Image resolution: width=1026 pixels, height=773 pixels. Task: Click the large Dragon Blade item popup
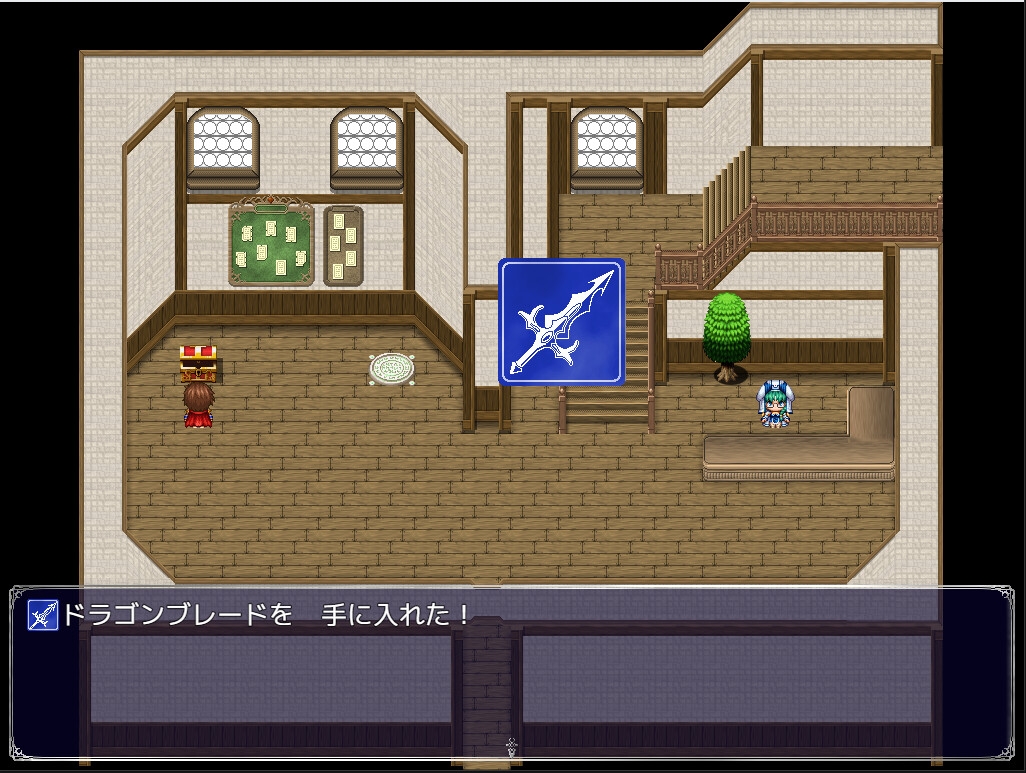562,322
